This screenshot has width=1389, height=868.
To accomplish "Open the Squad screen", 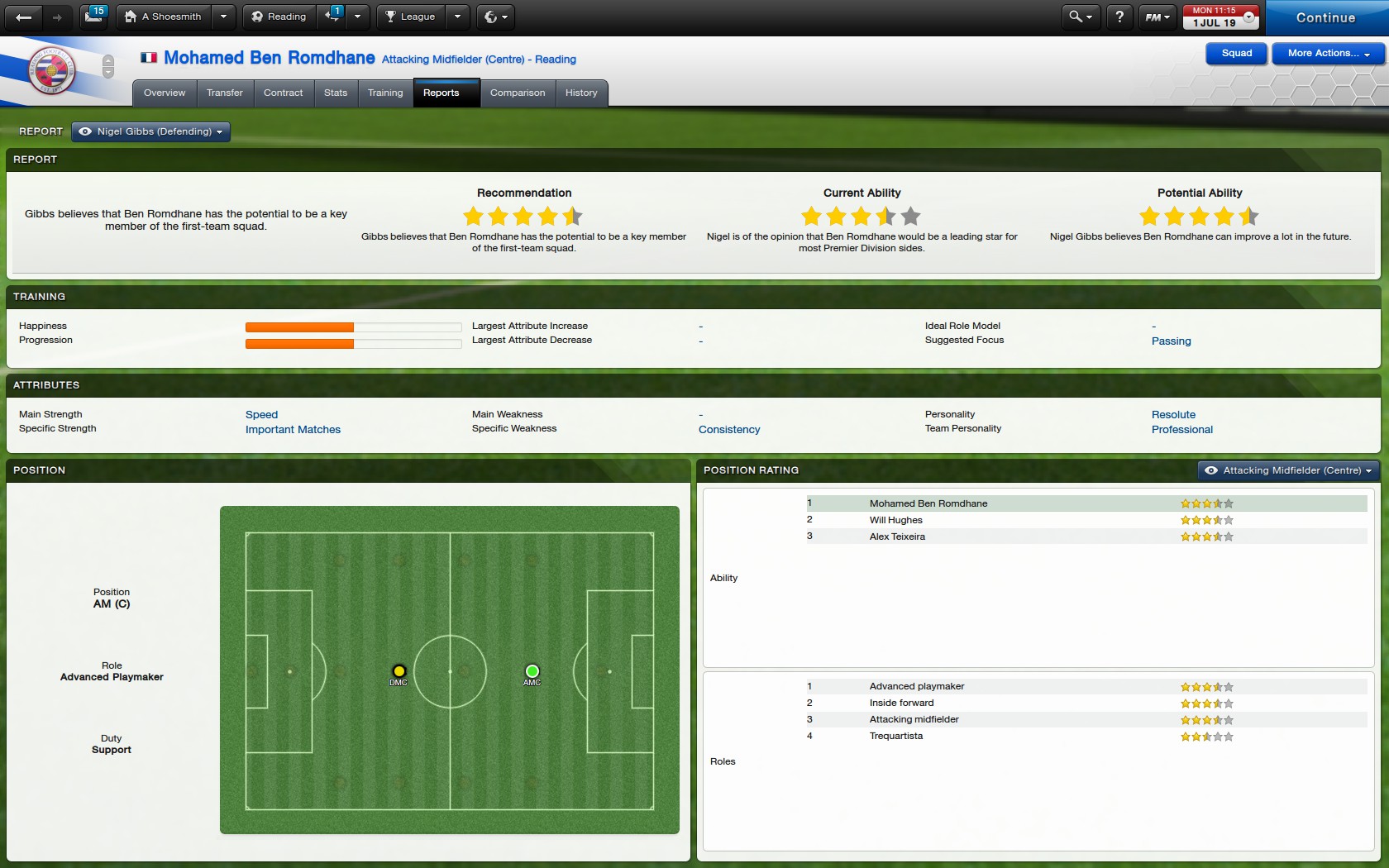I will coord(1236,53).
